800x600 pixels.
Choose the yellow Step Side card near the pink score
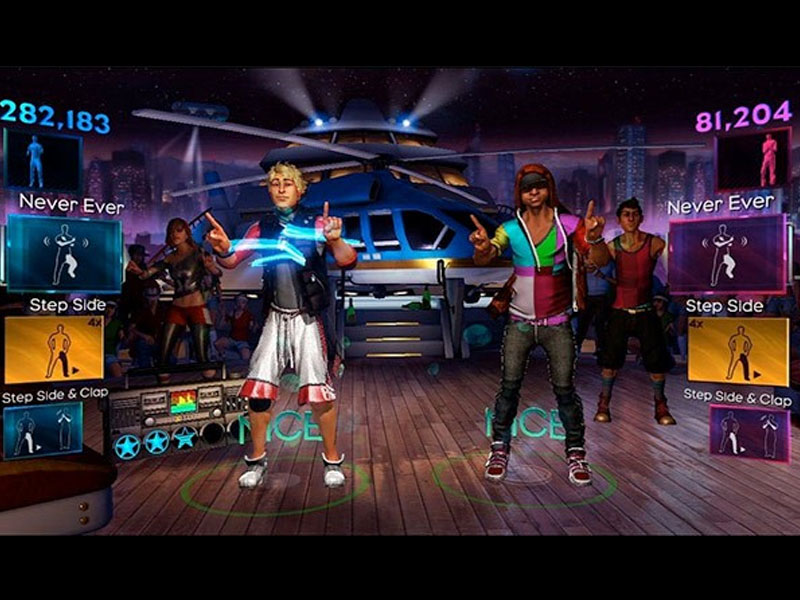pyautogui.click(x=738, y=352)
